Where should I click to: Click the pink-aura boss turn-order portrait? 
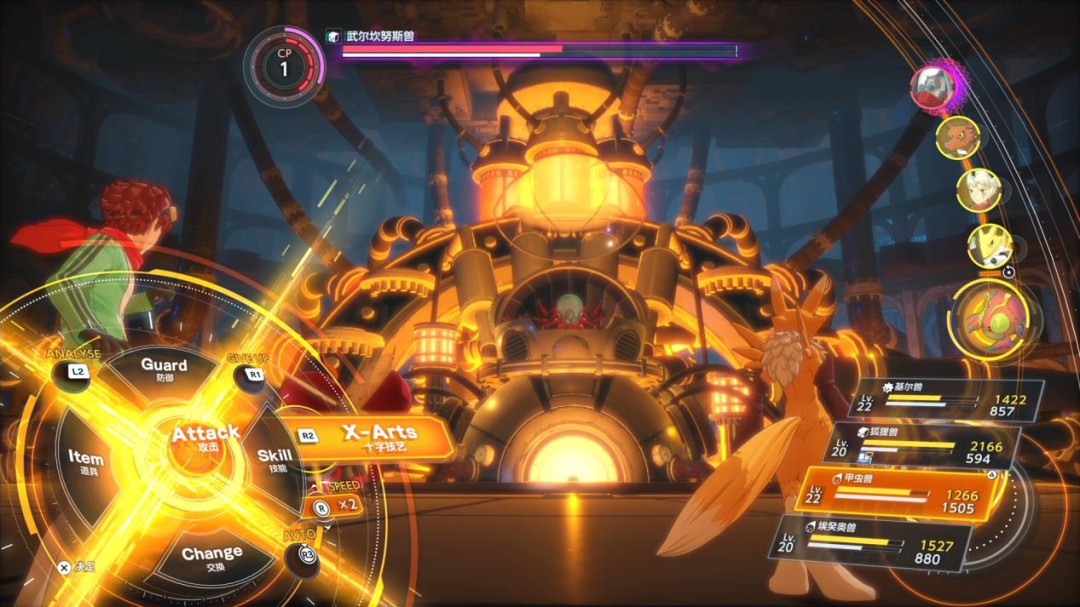pyautogui.click(x=936, y=87)
